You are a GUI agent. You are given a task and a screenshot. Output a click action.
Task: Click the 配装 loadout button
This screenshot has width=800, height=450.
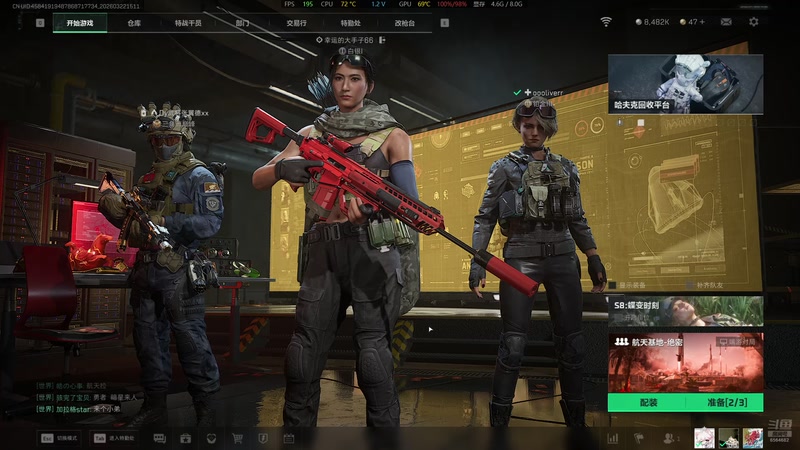pyautogui.click(x=647, y=402)
